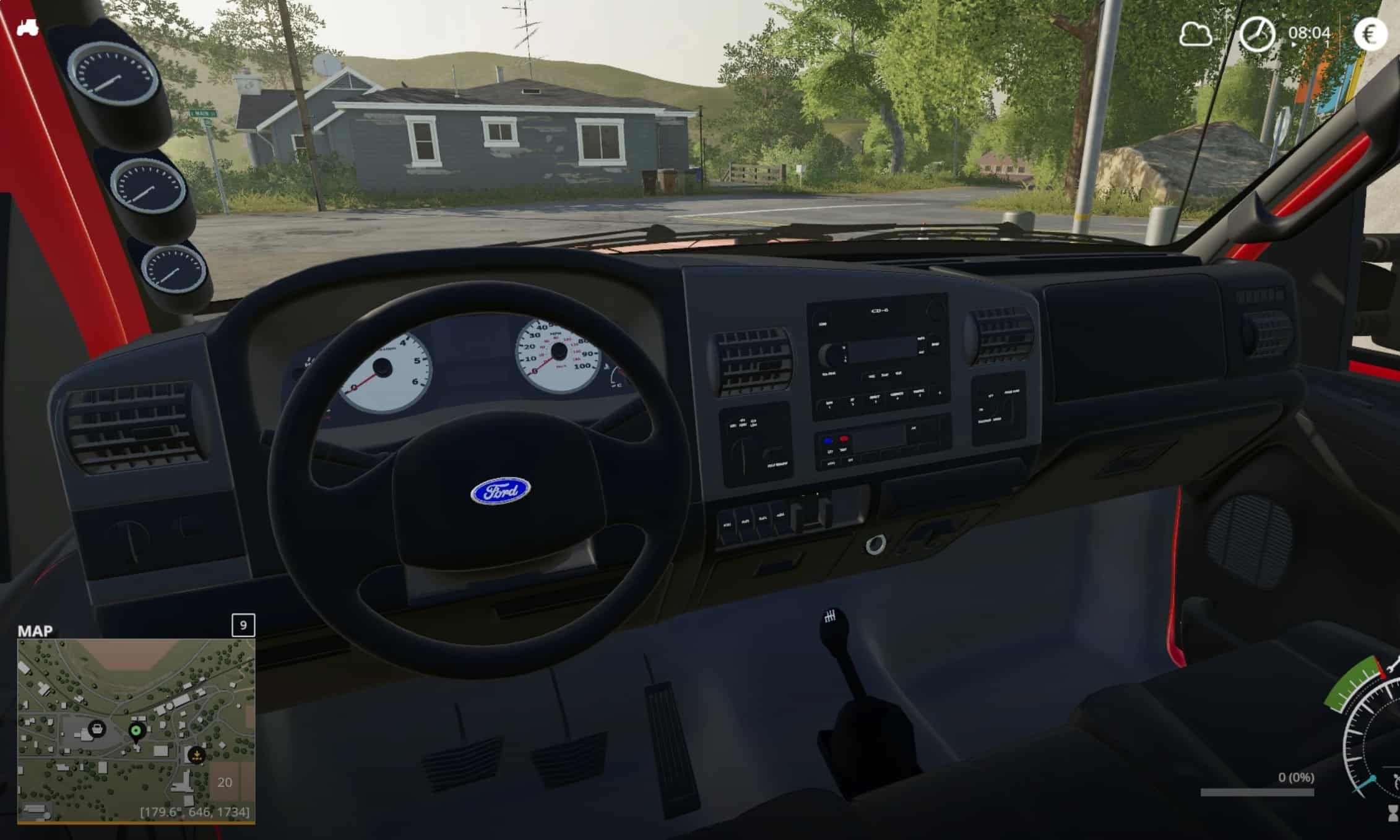This screenshot has height=840, width=1400.
Task: Select field 20 on the minimap
Action: point(225,782)
